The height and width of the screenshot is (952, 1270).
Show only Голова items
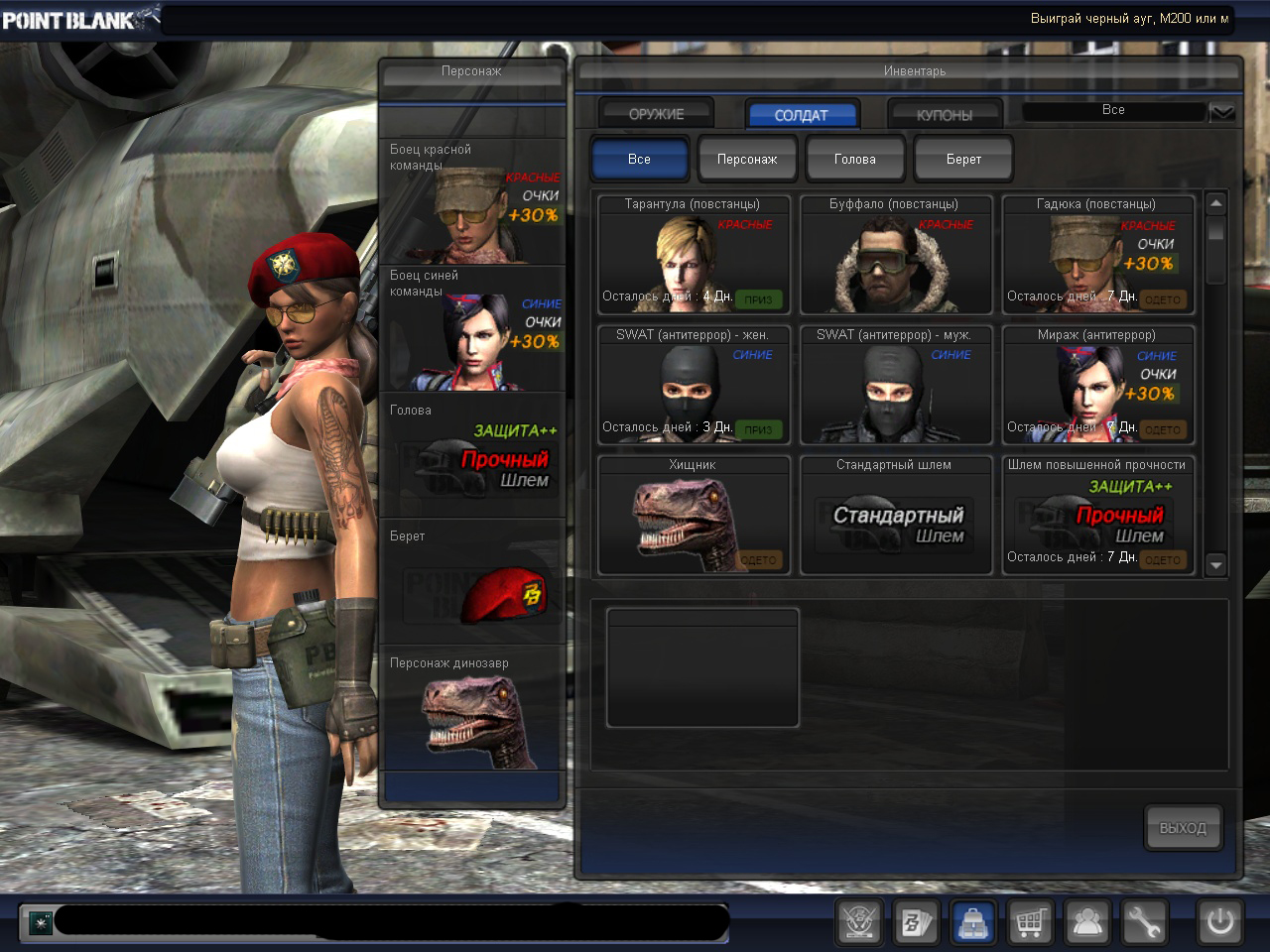(854, 159)
